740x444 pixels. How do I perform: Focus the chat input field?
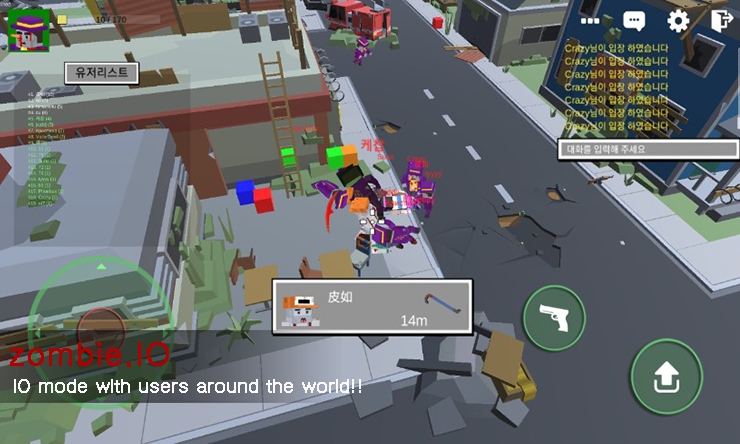(x=648, y=149)
